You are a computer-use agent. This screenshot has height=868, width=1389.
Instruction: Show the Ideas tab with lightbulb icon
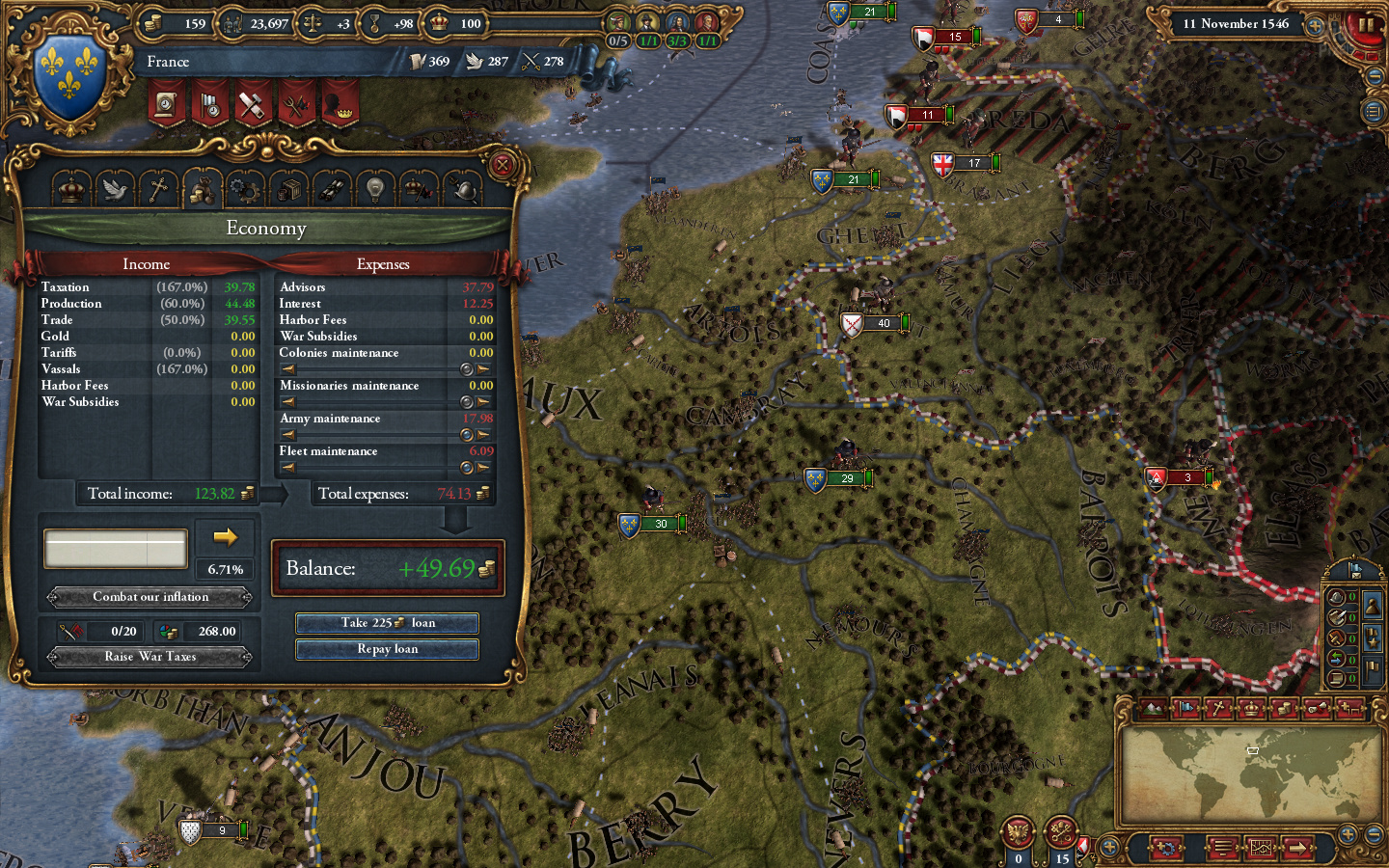tap(375, 189)
